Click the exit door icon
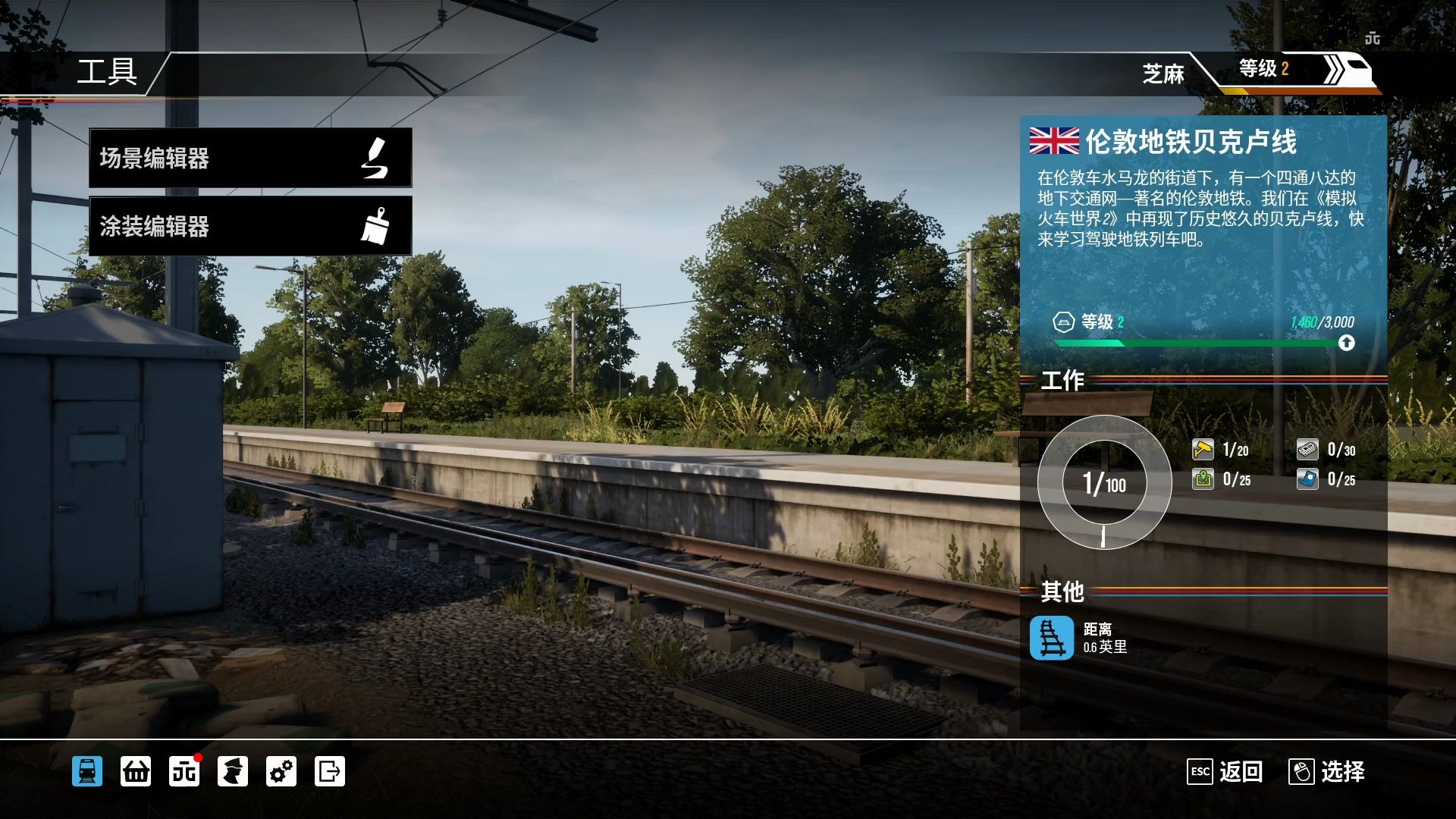1456x819 pixels. coord(330,771)
